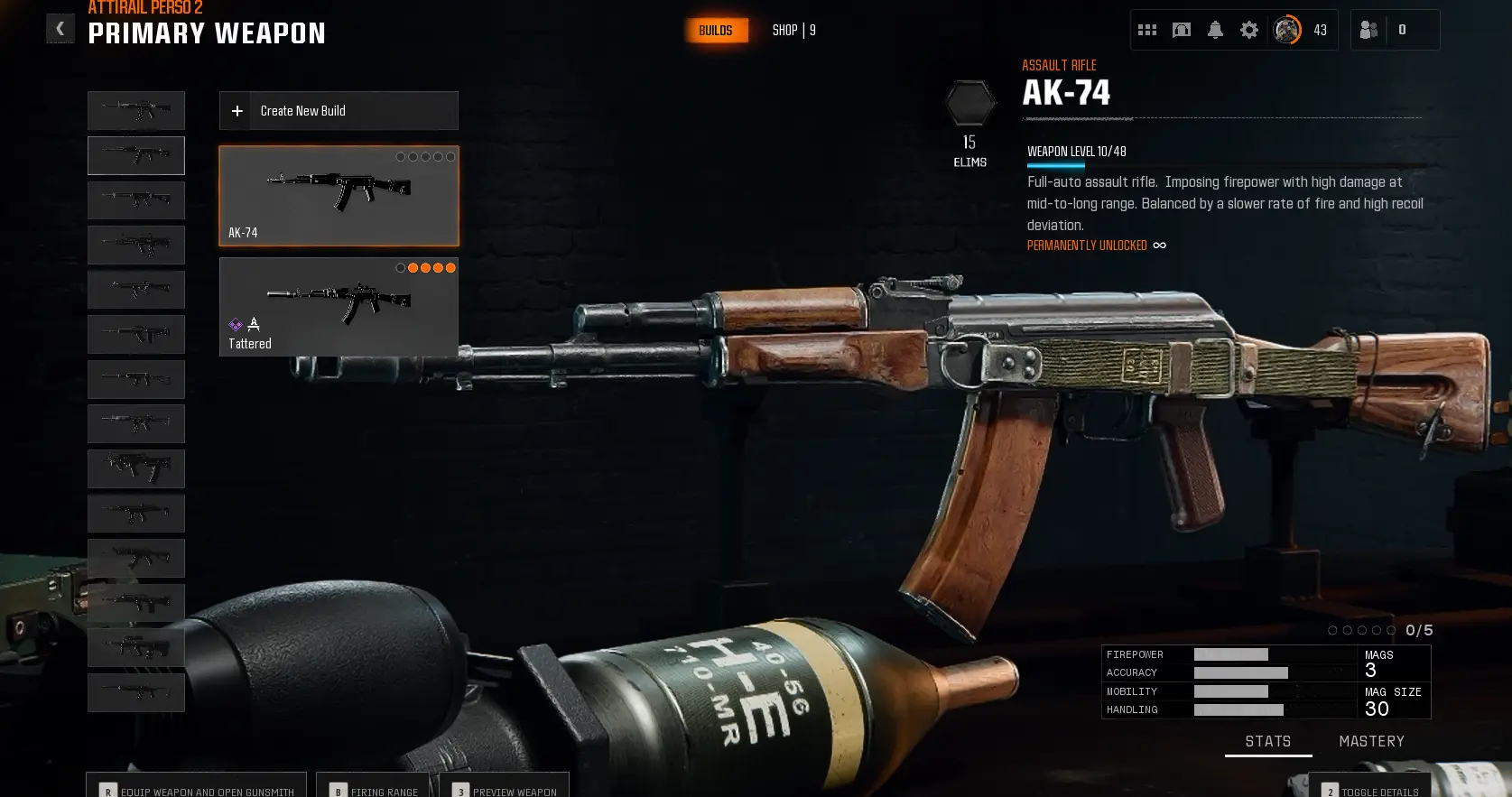Select Preview Weapon
1512x797 pixels.
pos(505,791)
